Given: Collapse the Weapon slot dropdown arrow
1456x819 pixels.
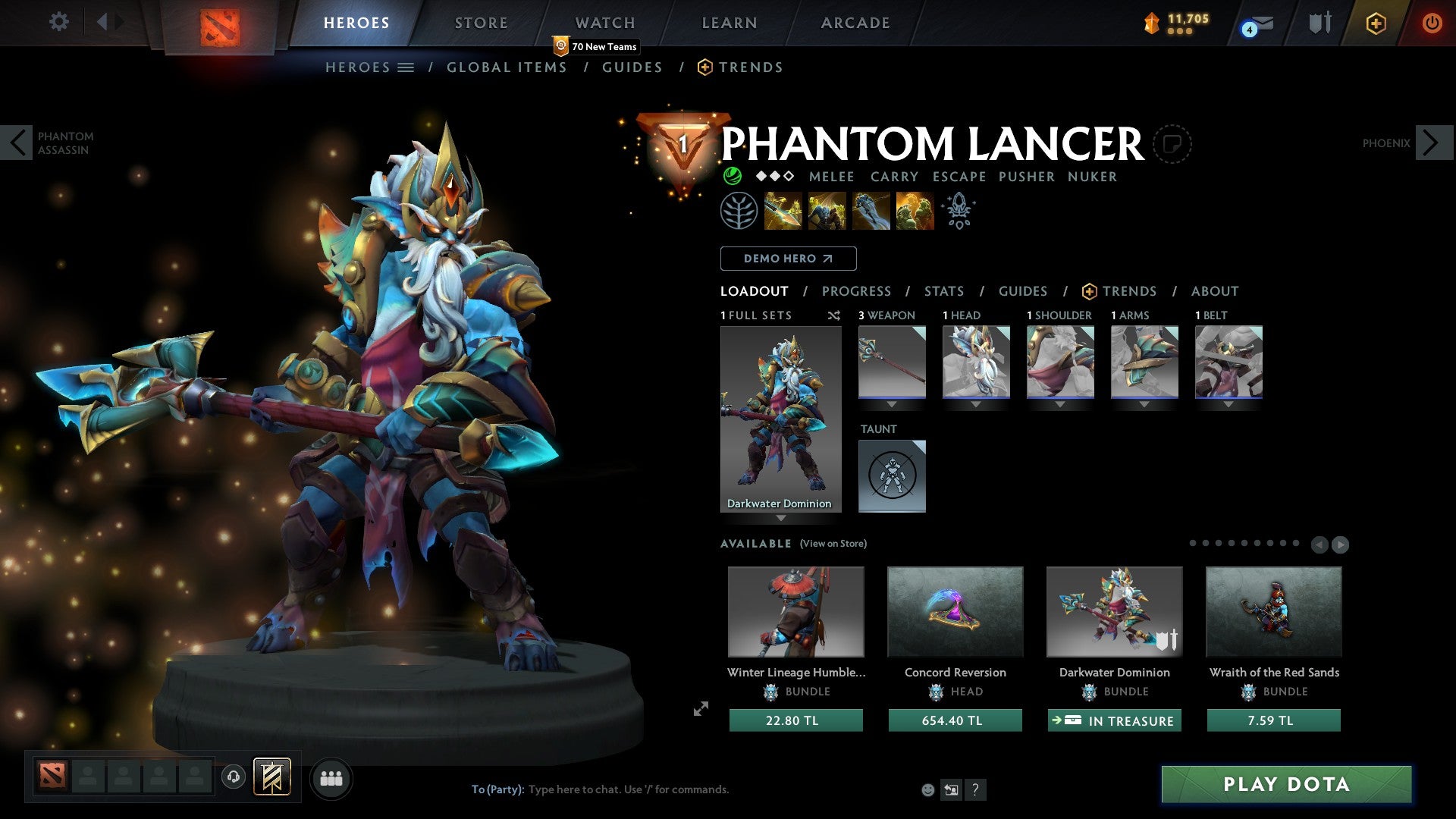Looking at the screenshot, I should (x=892, y=404).
